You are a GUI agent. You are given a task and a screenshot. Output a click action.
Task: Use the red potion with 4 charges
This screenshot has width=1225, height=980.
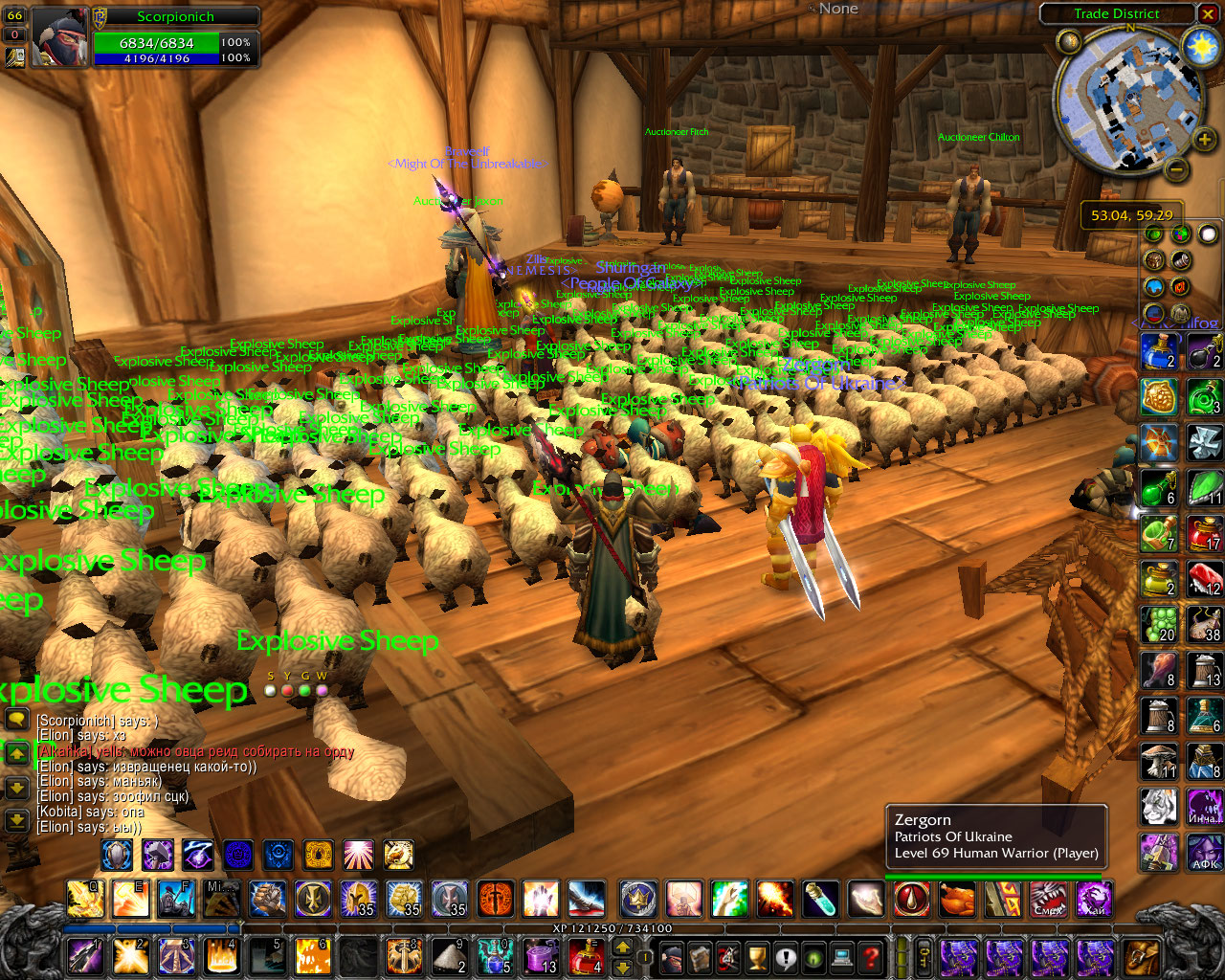(x=585, y=956)
